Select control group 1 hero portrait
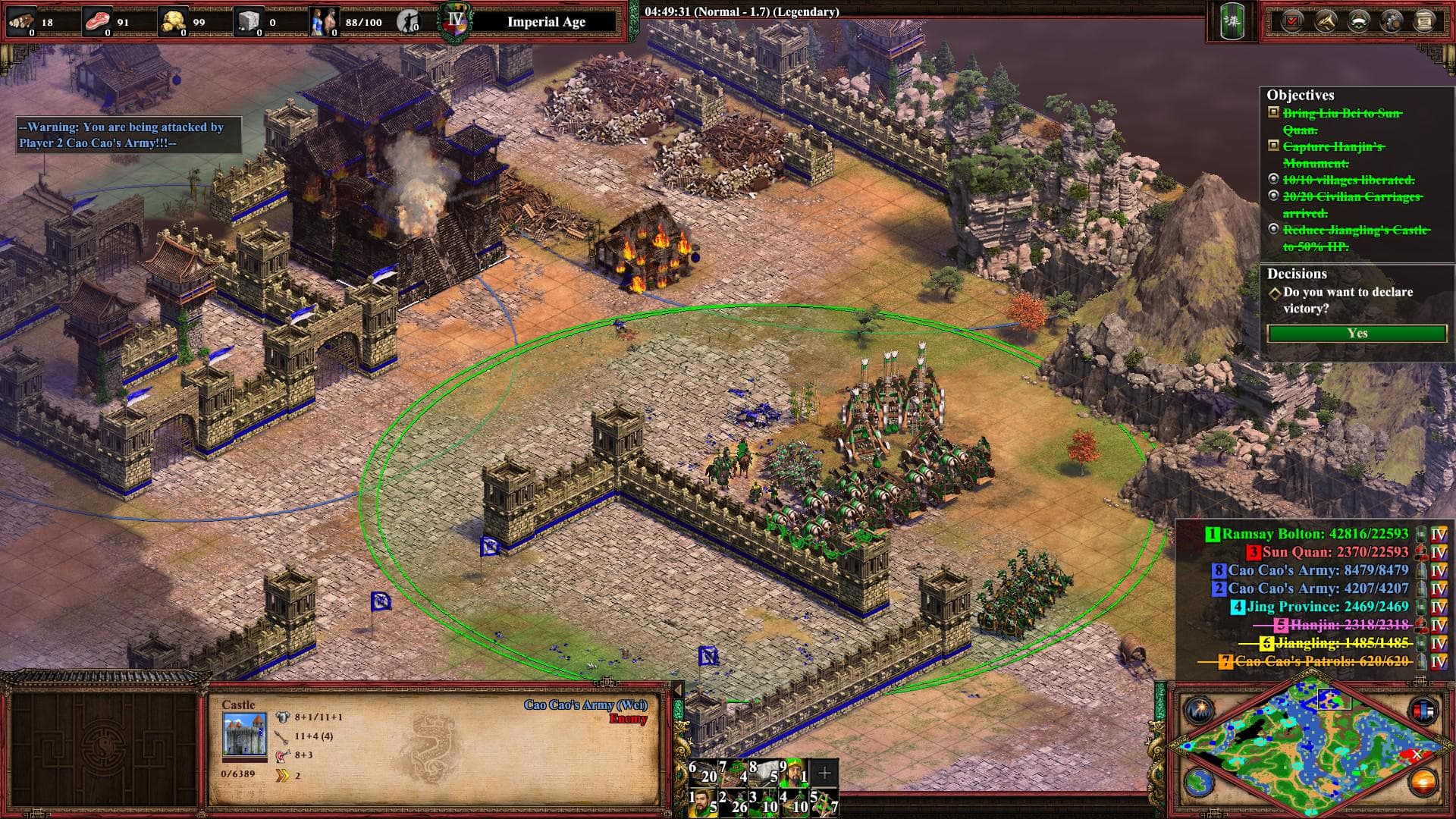1456x819 pixels. click(703, 802)
